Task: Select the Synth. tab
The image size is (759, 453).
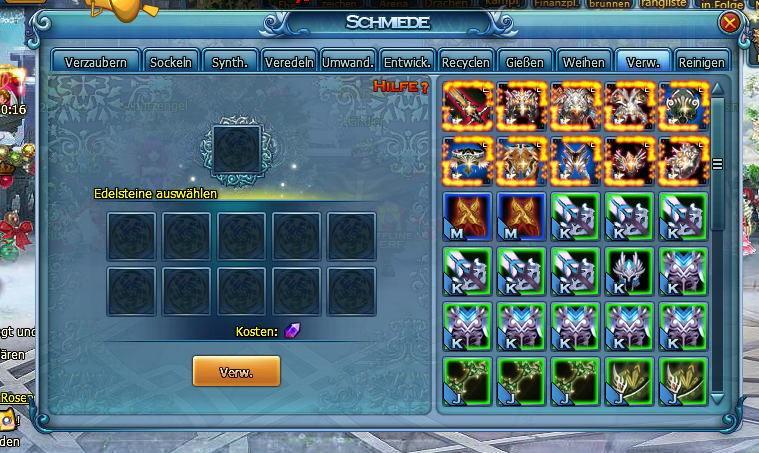Action: (x=230, y=62)
